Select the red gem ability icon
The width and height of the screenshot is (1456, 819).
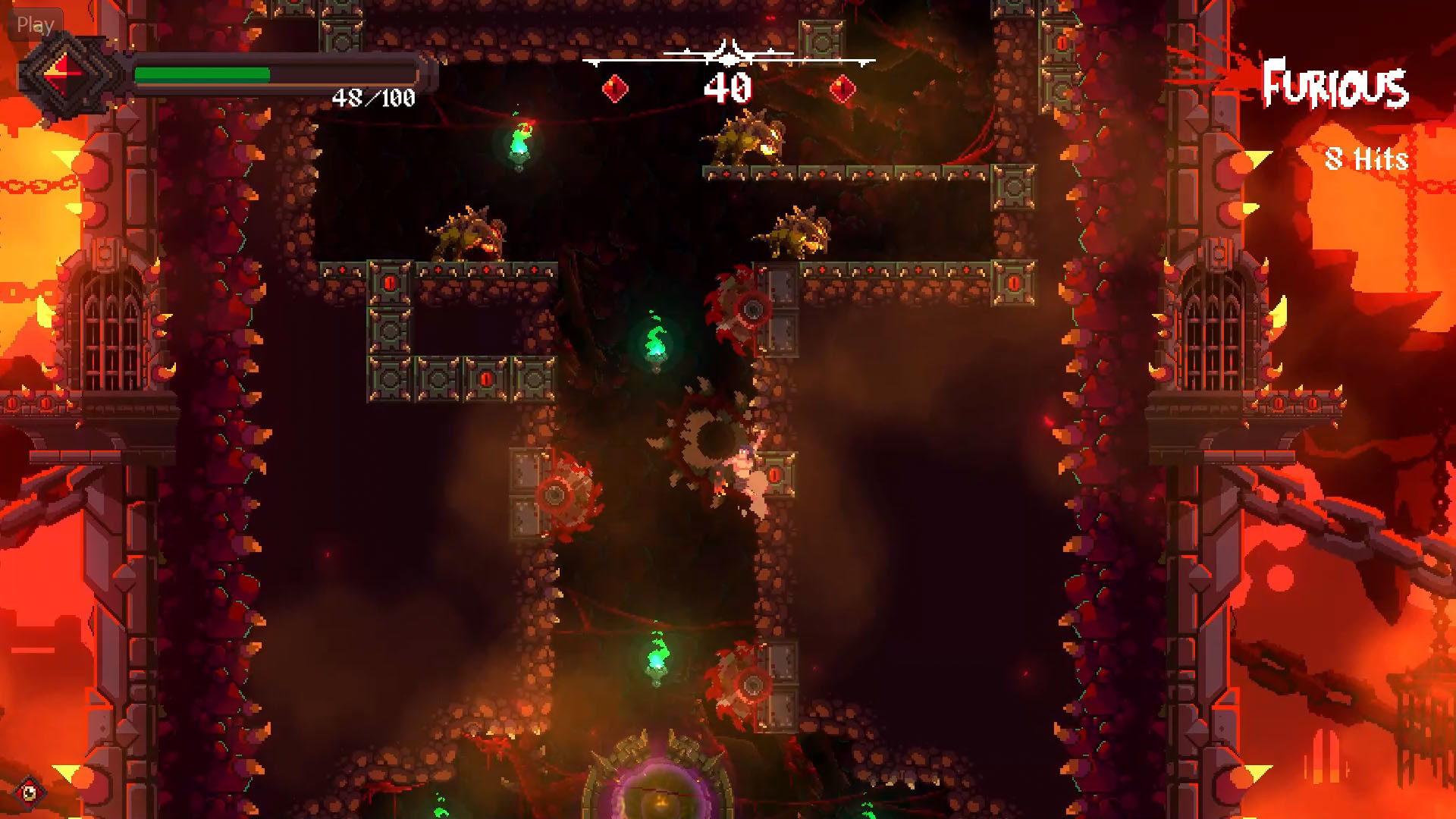[64, 76]
